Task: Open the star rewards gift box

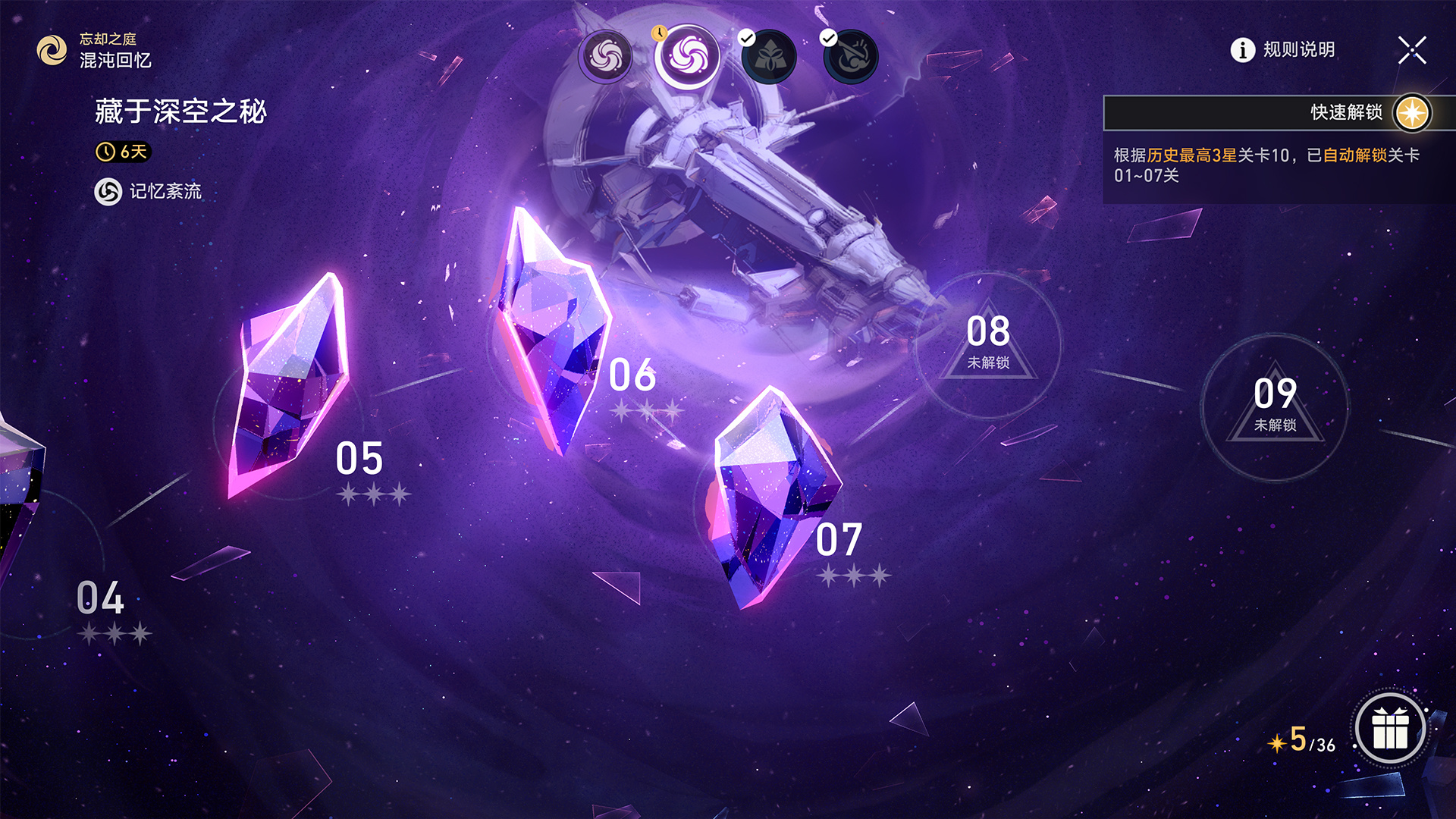Action: 1390,729
